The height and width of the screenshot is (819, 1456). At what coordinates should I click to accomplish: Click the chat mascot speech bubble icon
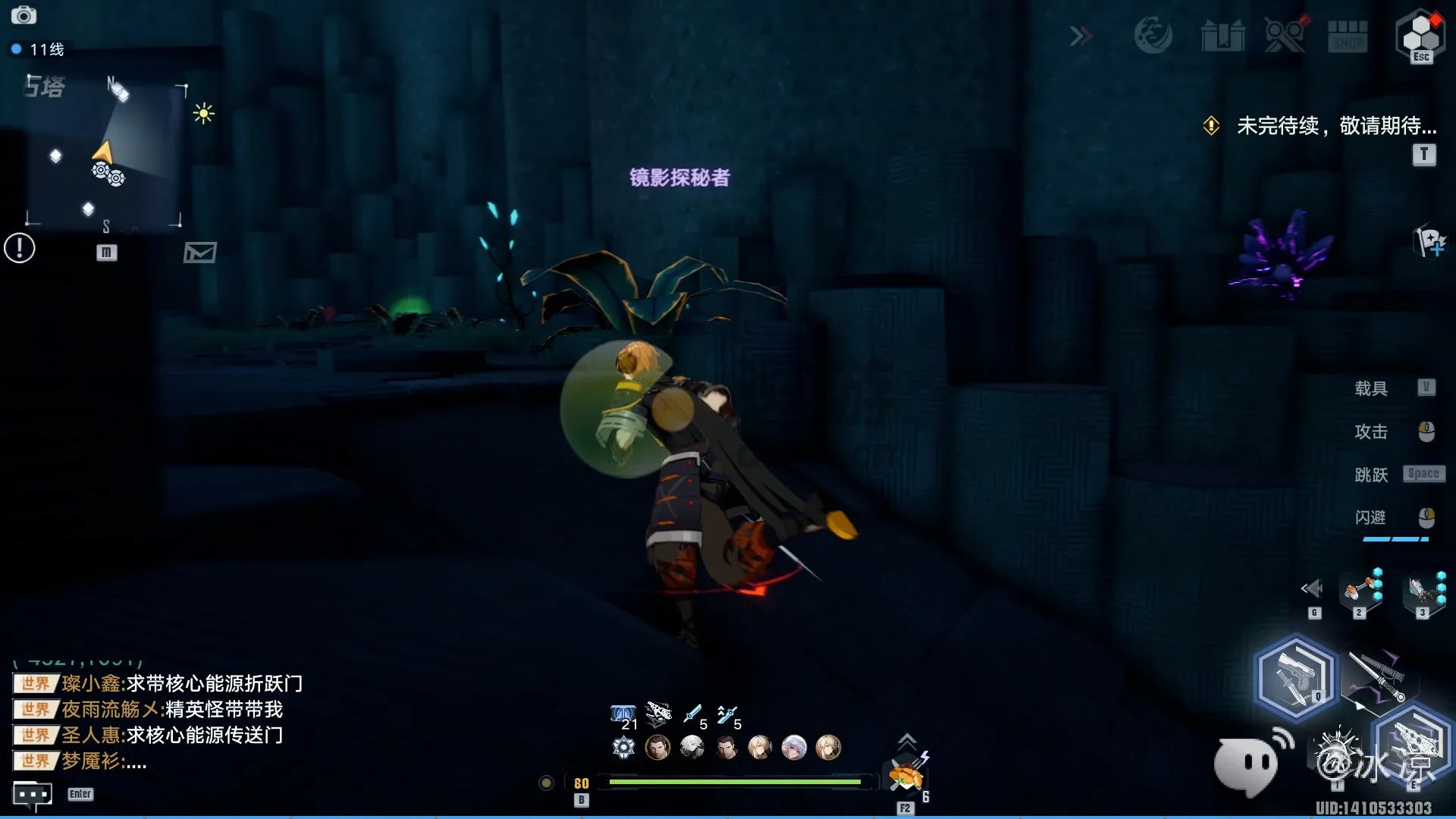point(1248,764)
